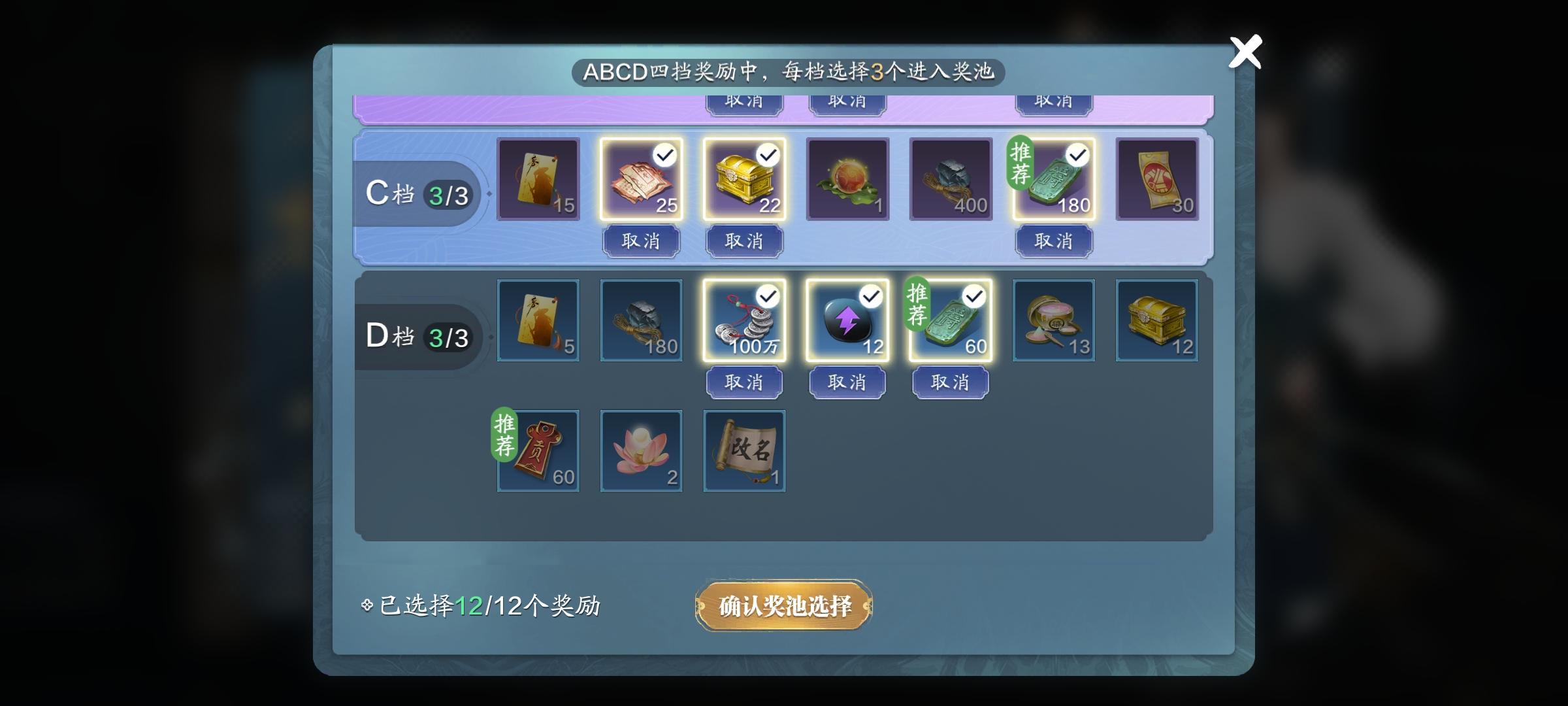This screenshot has width=1568, height=706.
Task: Select the yellow card (15) in C档
Action: [x=538, y=180]
